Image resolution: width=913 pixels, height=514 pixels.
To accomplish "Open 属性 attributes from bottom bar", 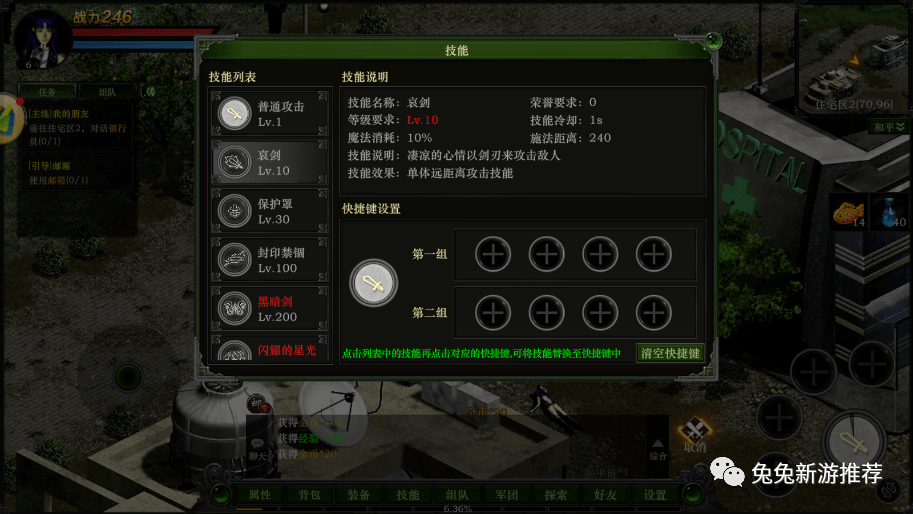I will pos(260,494).
